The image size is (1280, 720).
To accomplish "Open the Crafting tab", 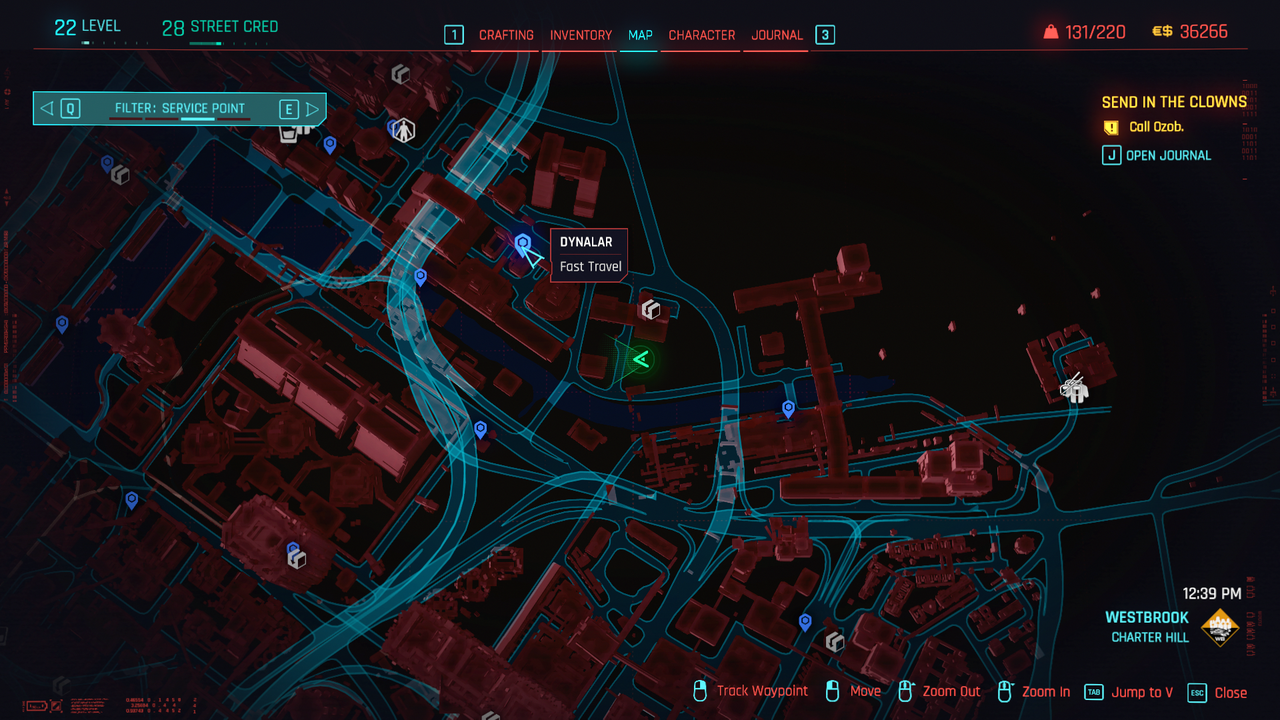I will click(506, 35).
